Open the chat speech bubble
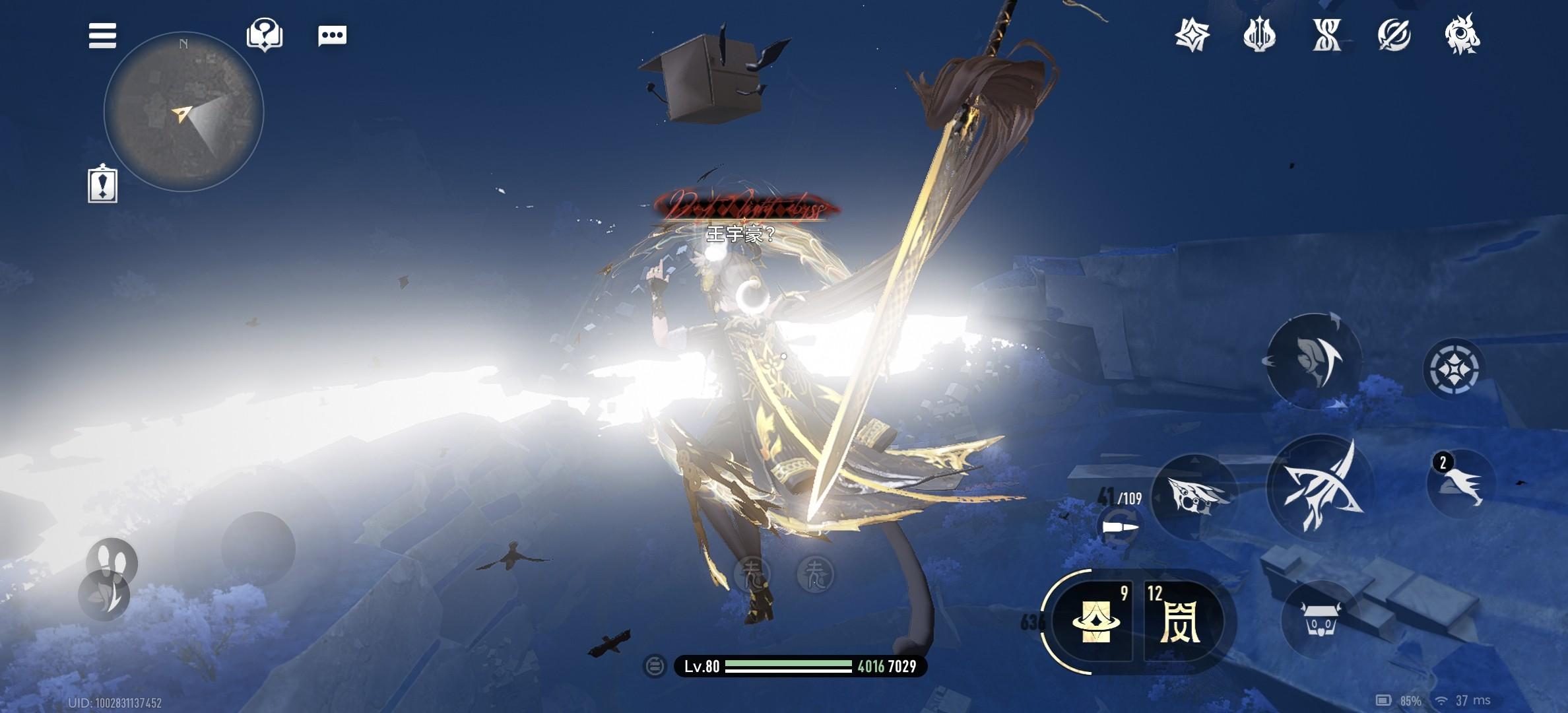1568x713 pixels. pyautogui.click(x=332, y=36)
